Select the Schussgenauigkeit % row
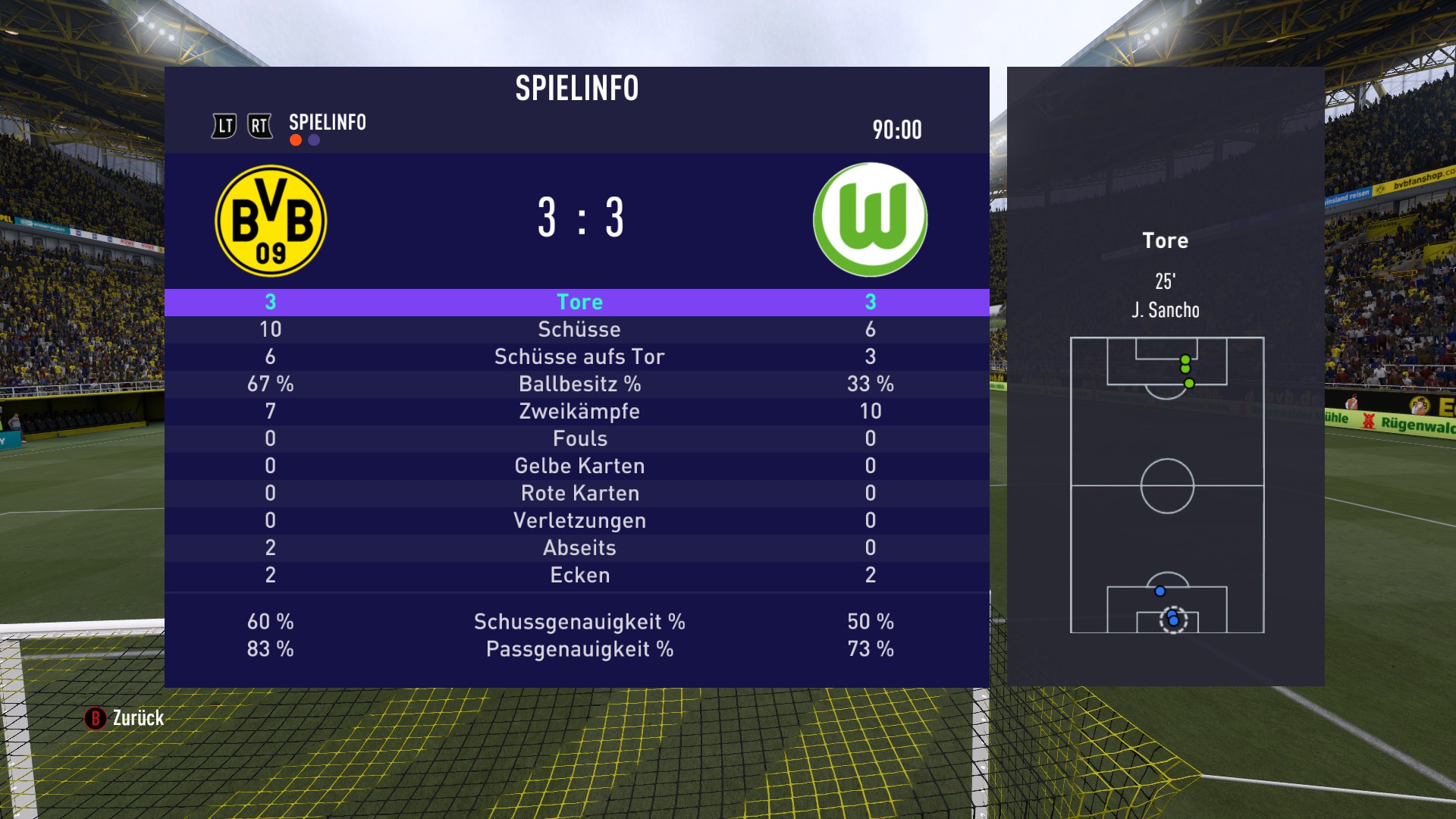 (579, 622)
